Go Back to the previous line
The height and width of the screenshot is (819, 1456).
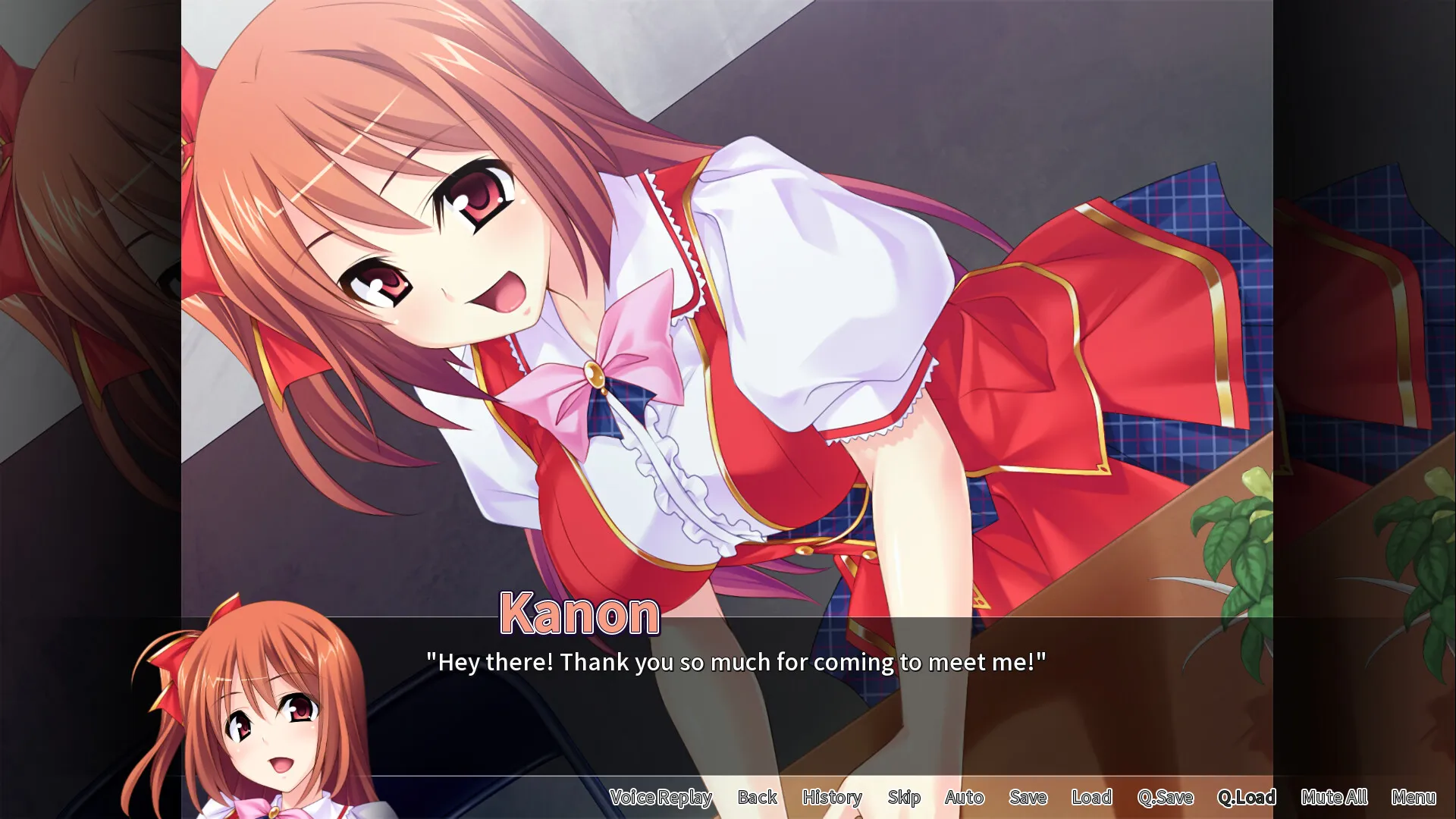(757, 797)
